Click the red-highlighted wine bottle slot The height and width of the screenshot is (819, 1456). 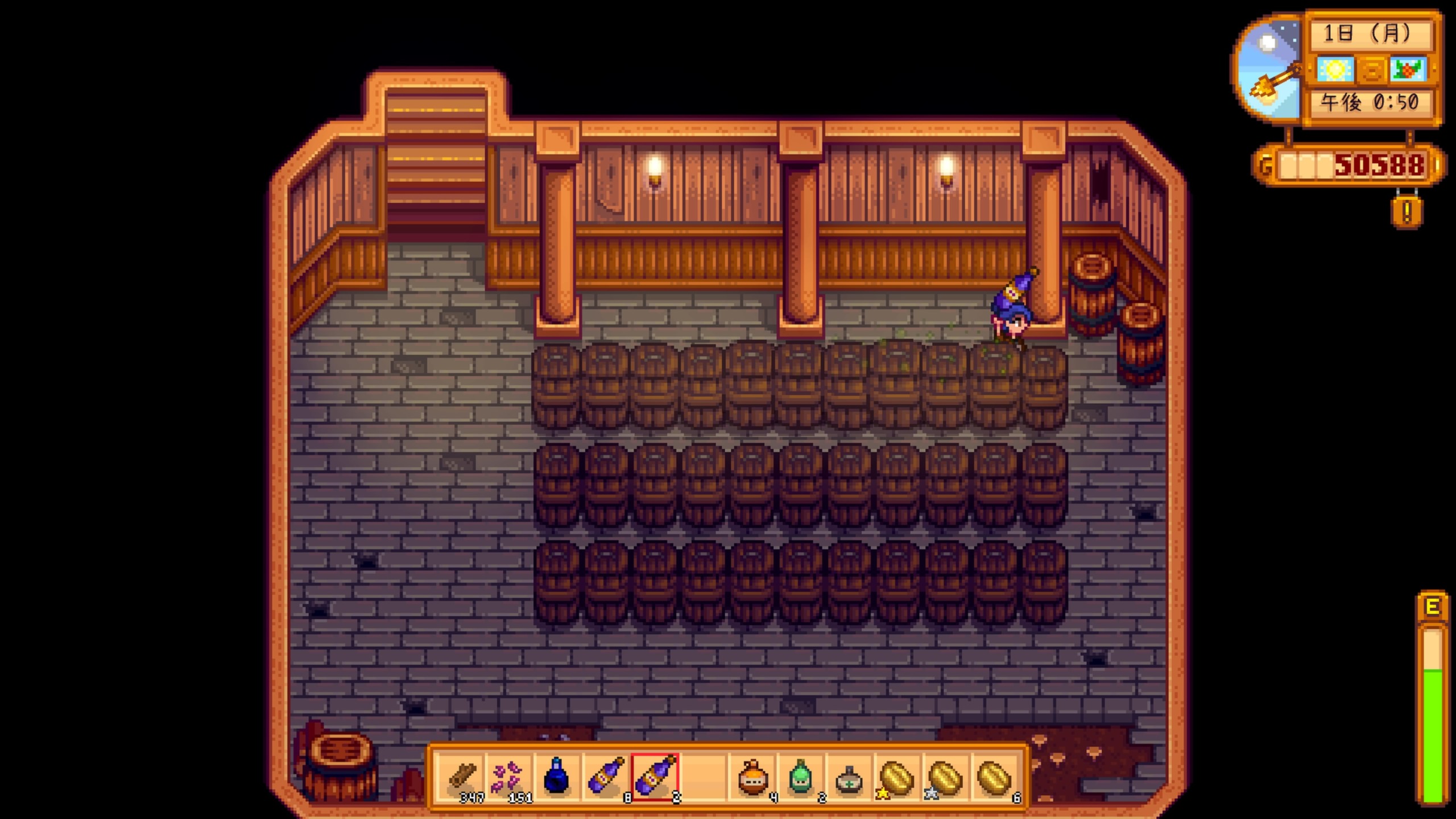tap(654, 777)
